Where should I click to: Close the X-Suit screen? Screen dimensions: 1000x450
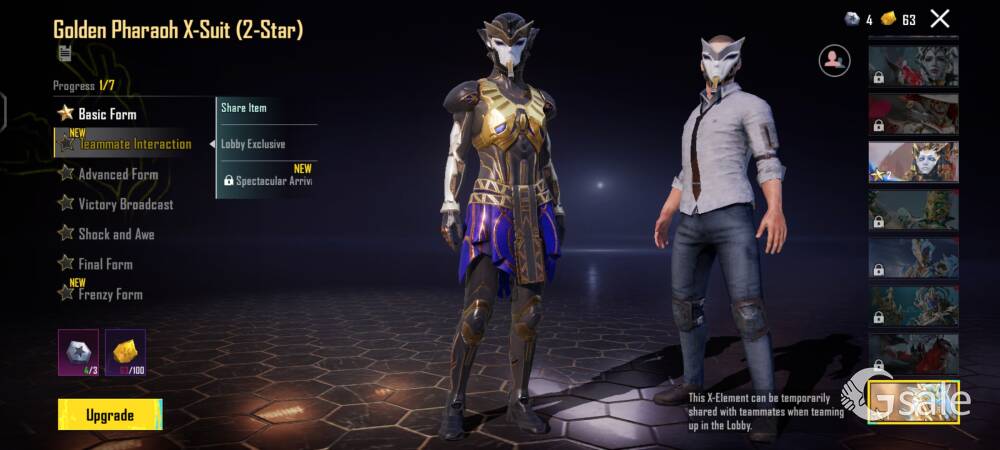939,18
